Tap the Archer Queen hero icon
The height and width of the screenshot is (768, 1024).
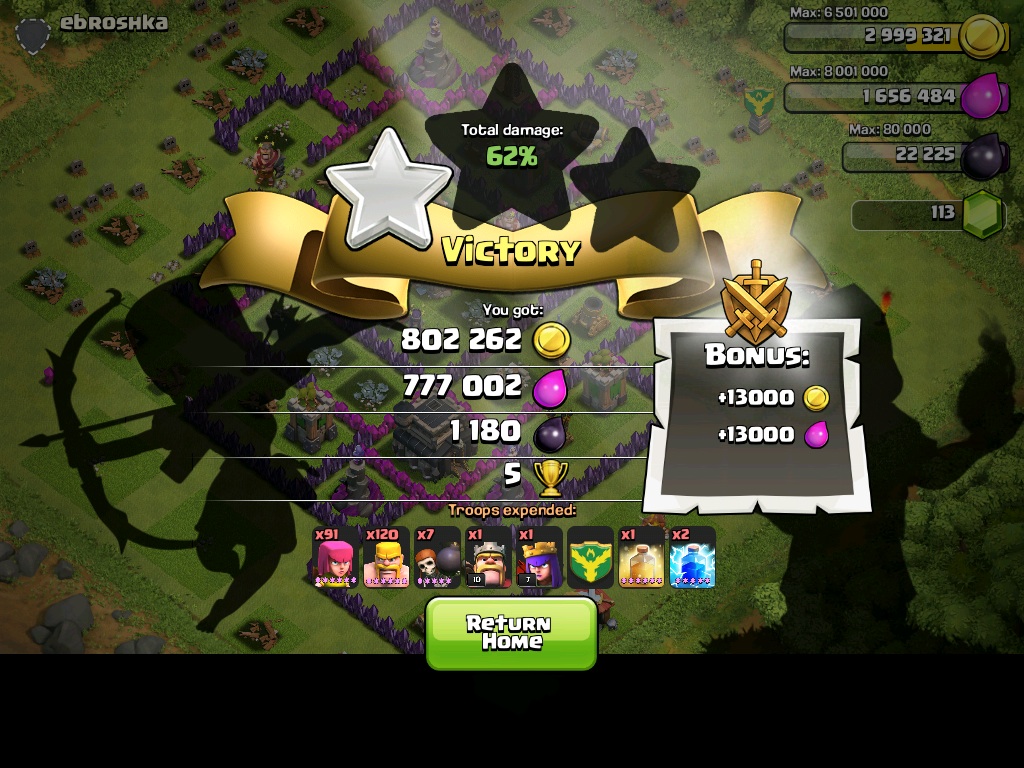540,558
